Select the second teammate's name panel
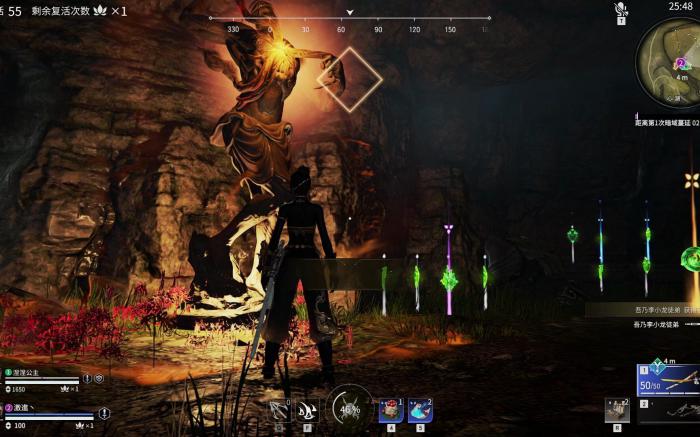Viewport: 700px width, 437px height. click(35, 409)
